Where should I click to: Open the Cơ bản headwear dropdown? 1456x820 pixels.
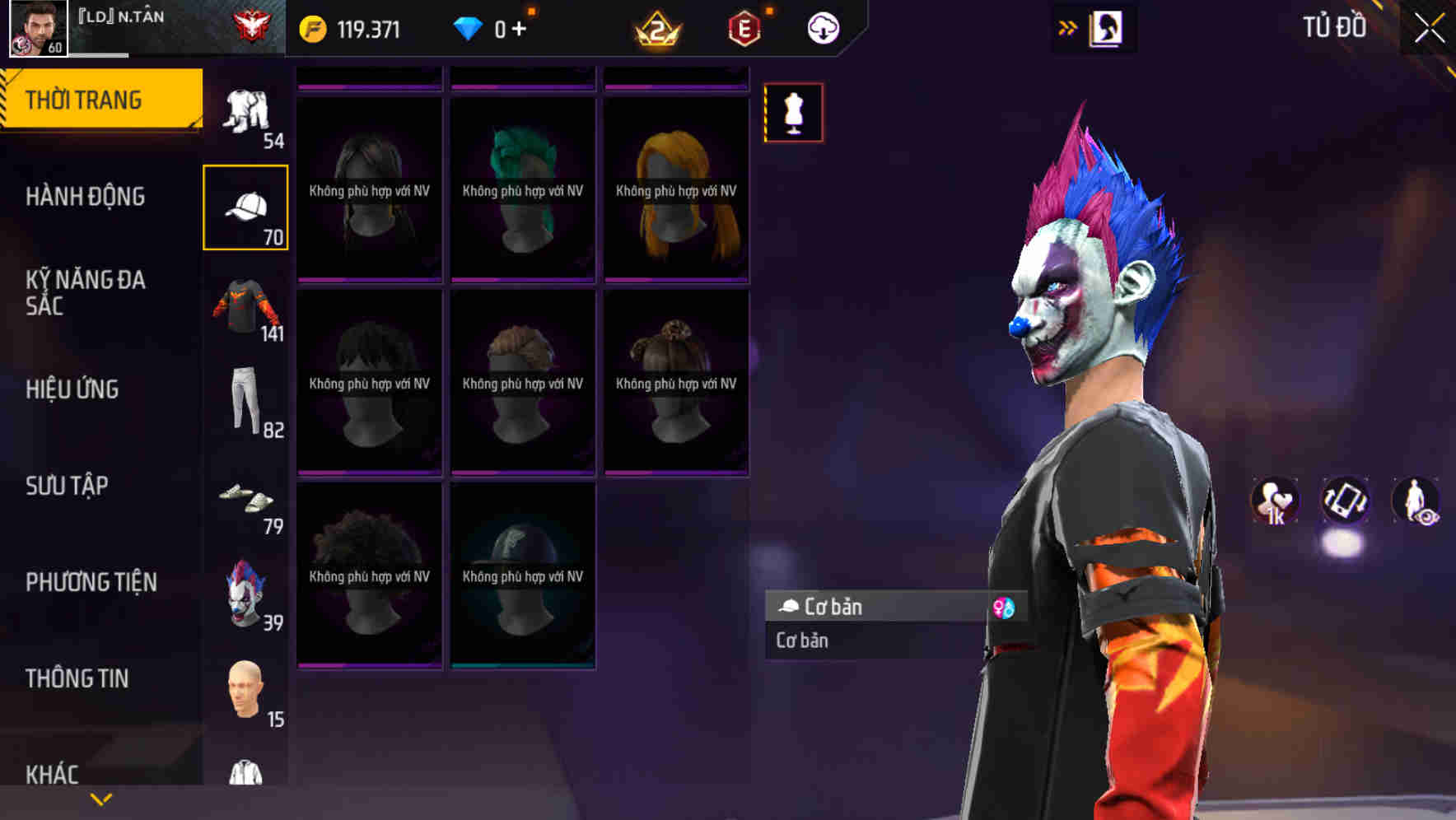[x=865, y=608]
